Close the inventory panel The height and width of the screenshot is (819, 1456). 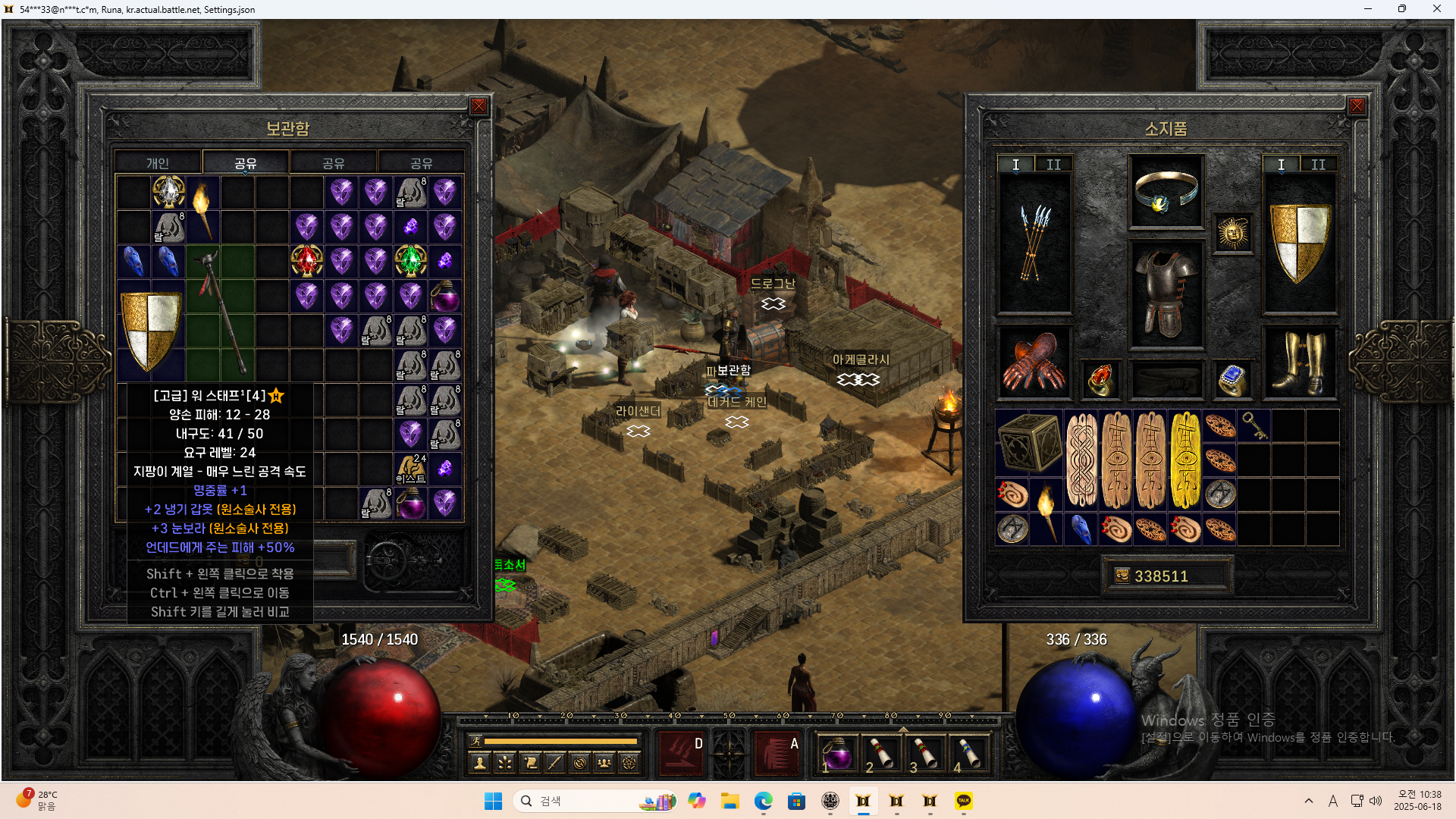(1357, 107)
